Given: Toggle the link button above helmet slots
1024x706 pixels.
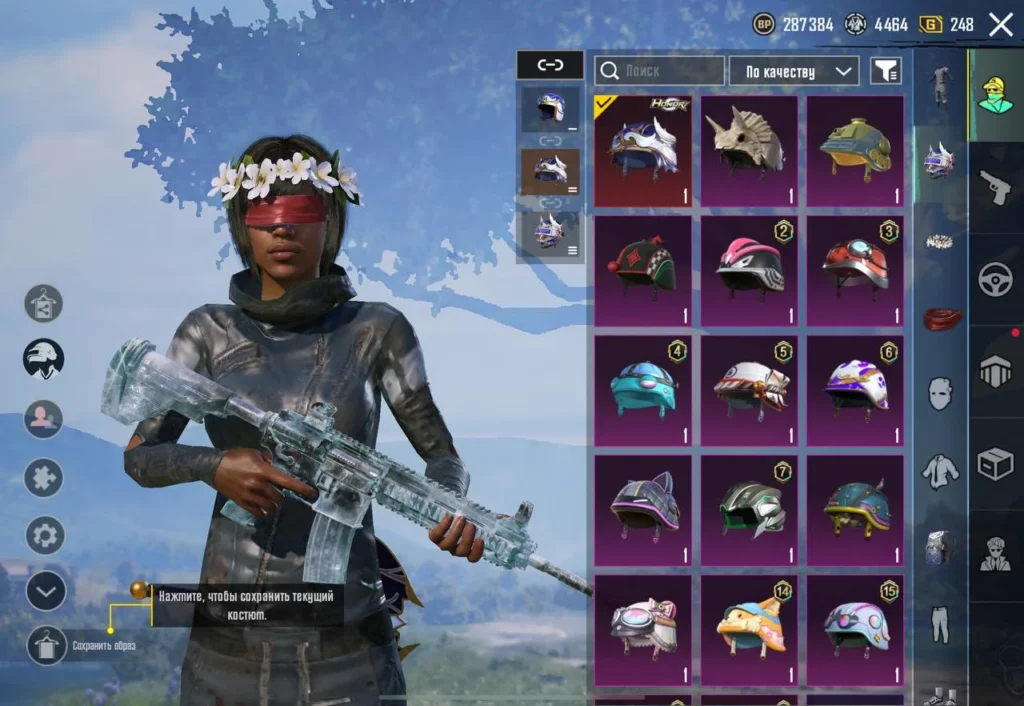Looking at the screenshot, I should [550, 66].
